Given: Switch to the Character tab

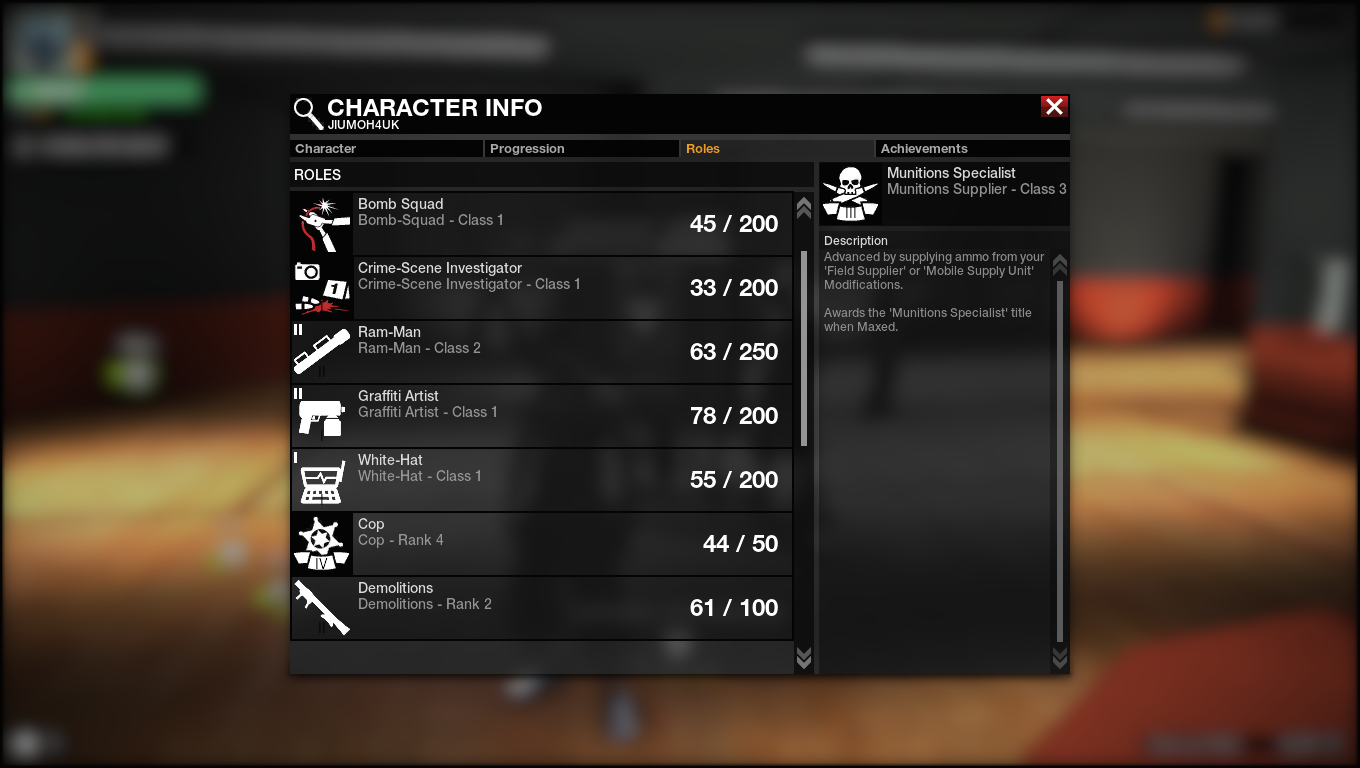Looking at the screenshot, I should pyautogui.click(x=386, y=149).
